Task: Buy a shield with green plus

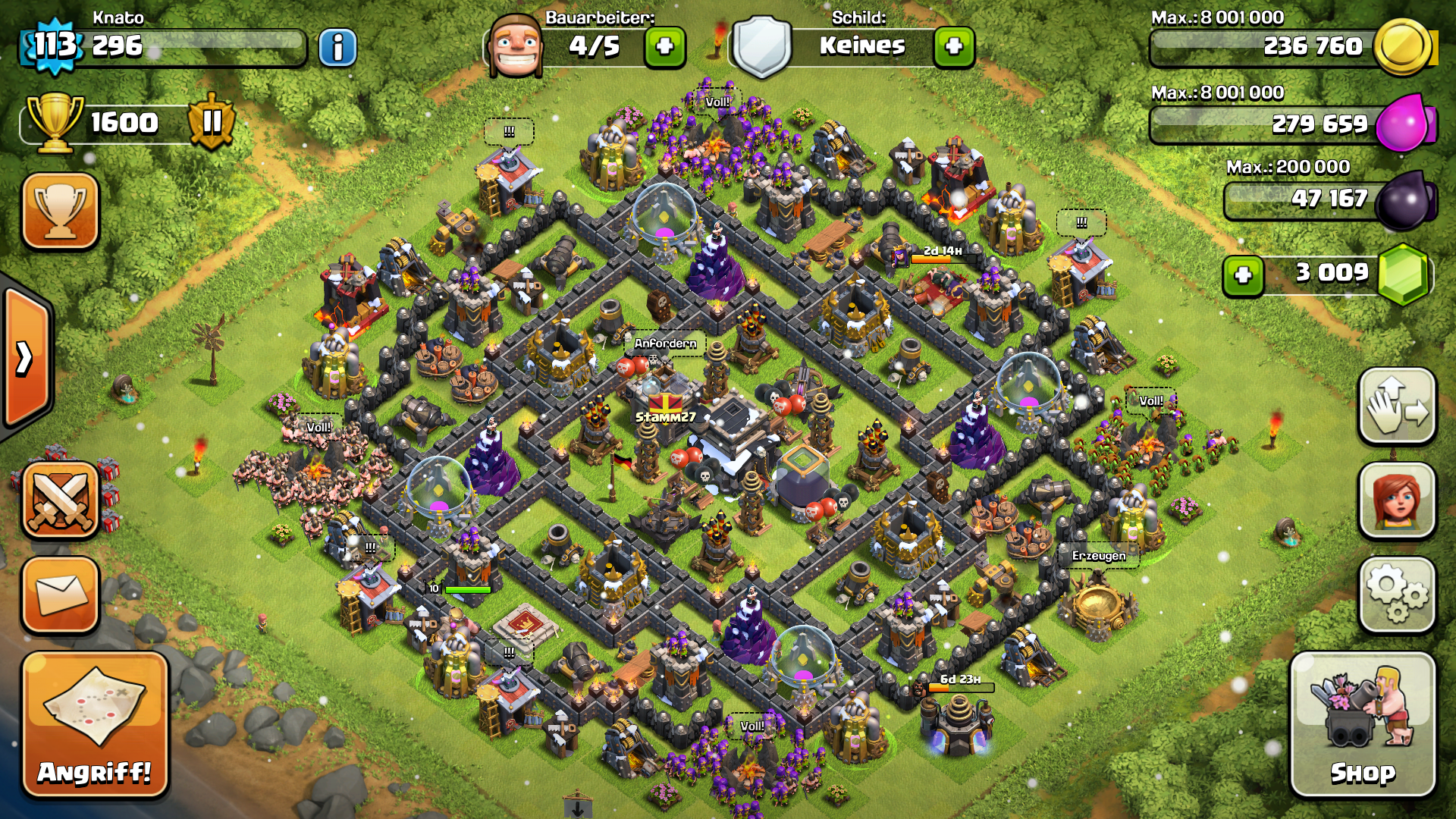Action: pos(954,47)
